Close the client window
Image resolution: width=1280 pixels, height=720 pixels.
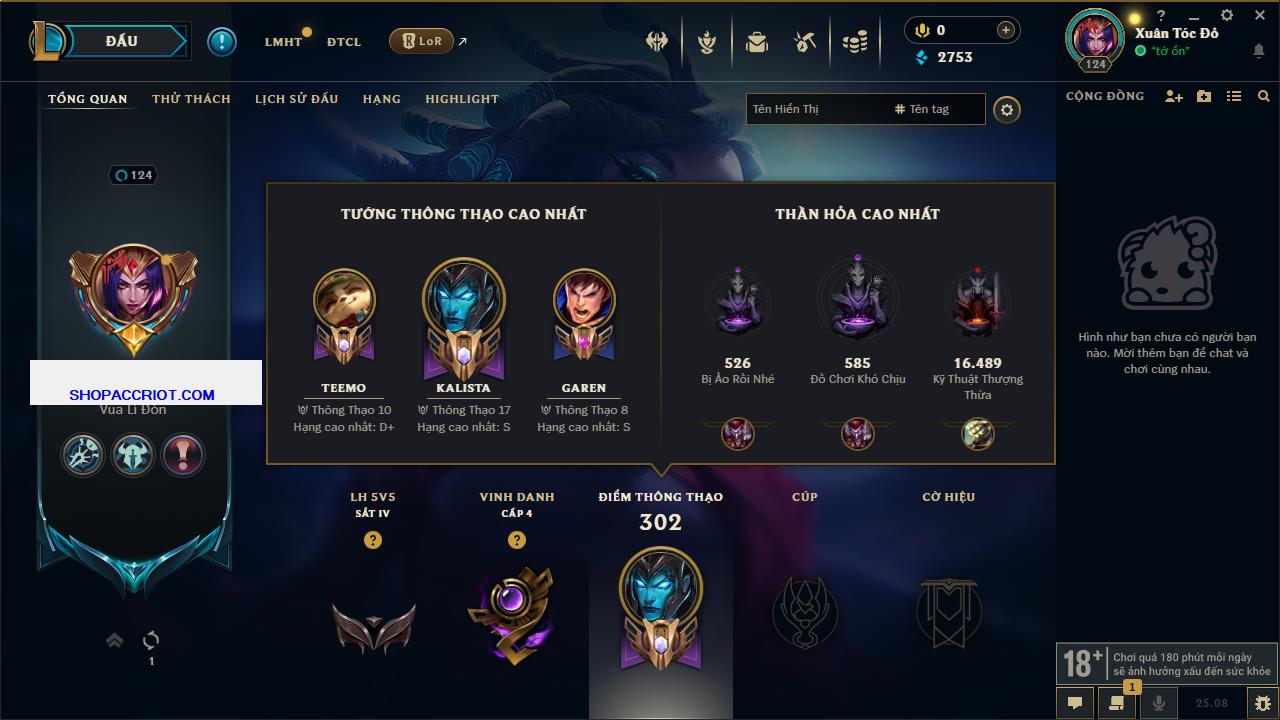pos(1257,15)
